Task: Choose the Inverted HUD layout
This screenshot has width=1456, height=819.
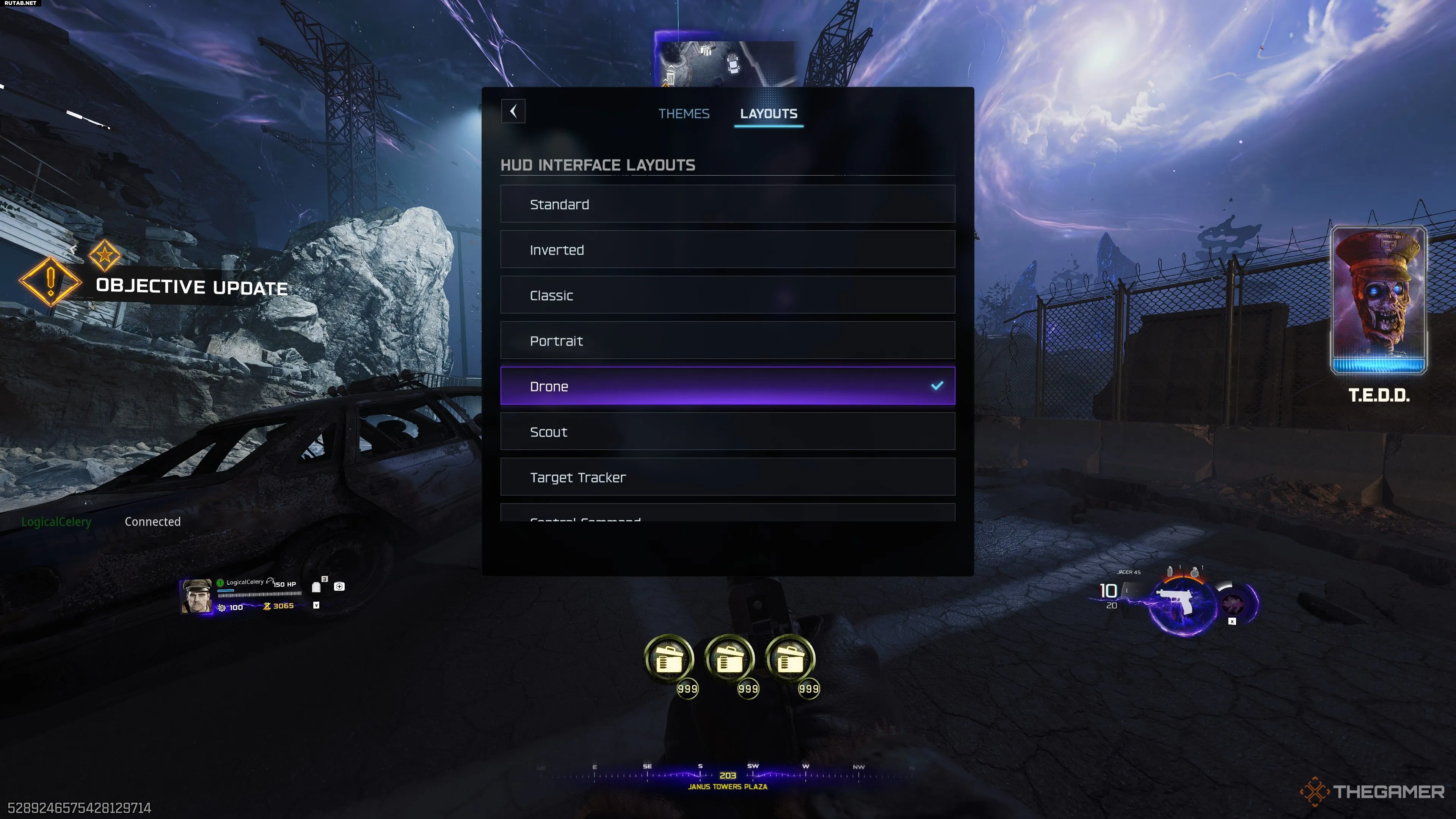Action: pos(728,249)
